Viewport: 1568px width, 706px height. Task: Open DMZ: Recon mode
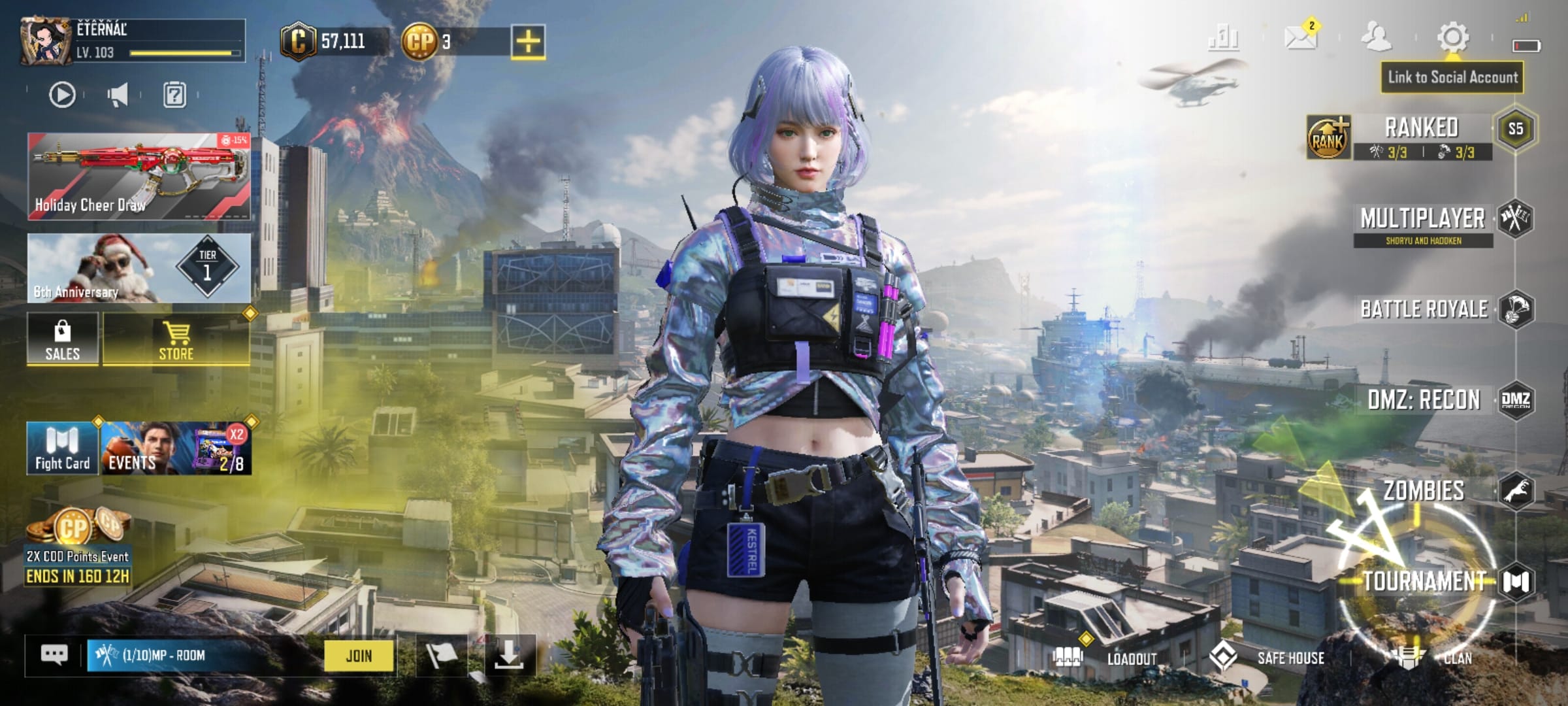[x=1424, y=400]
